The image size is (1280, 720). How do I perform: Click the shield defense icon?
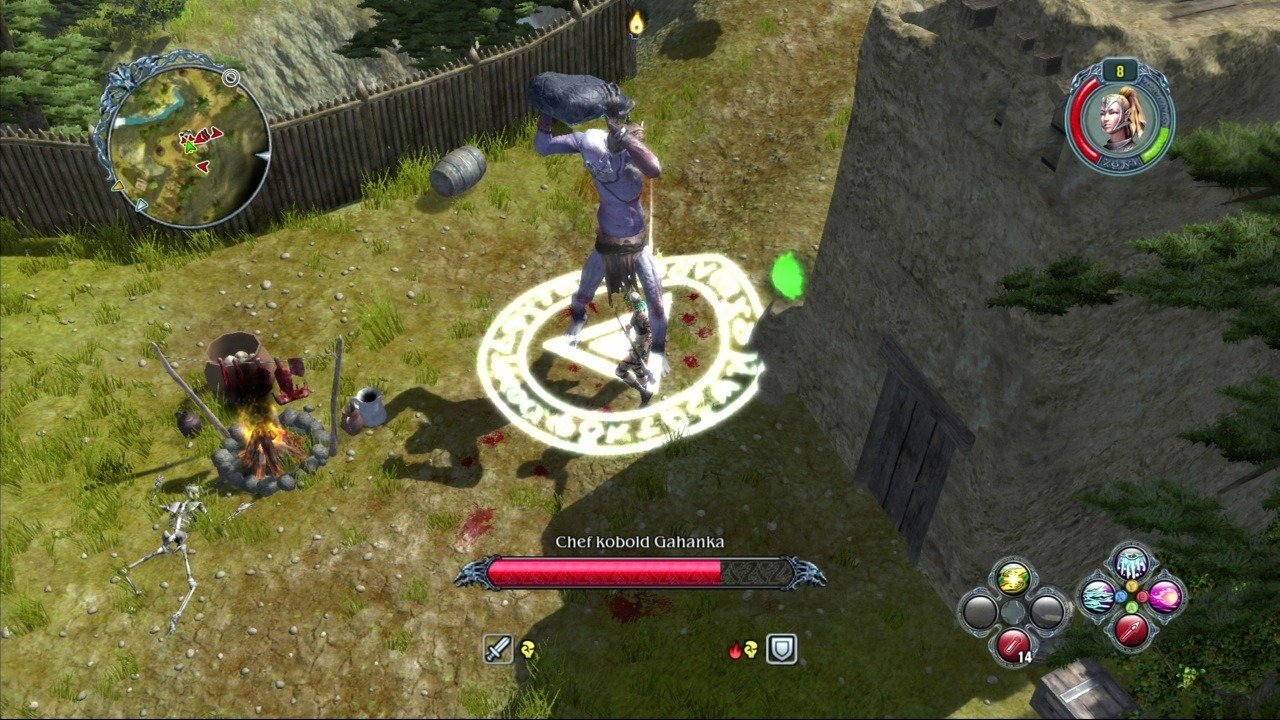click(x=781, y=649)
